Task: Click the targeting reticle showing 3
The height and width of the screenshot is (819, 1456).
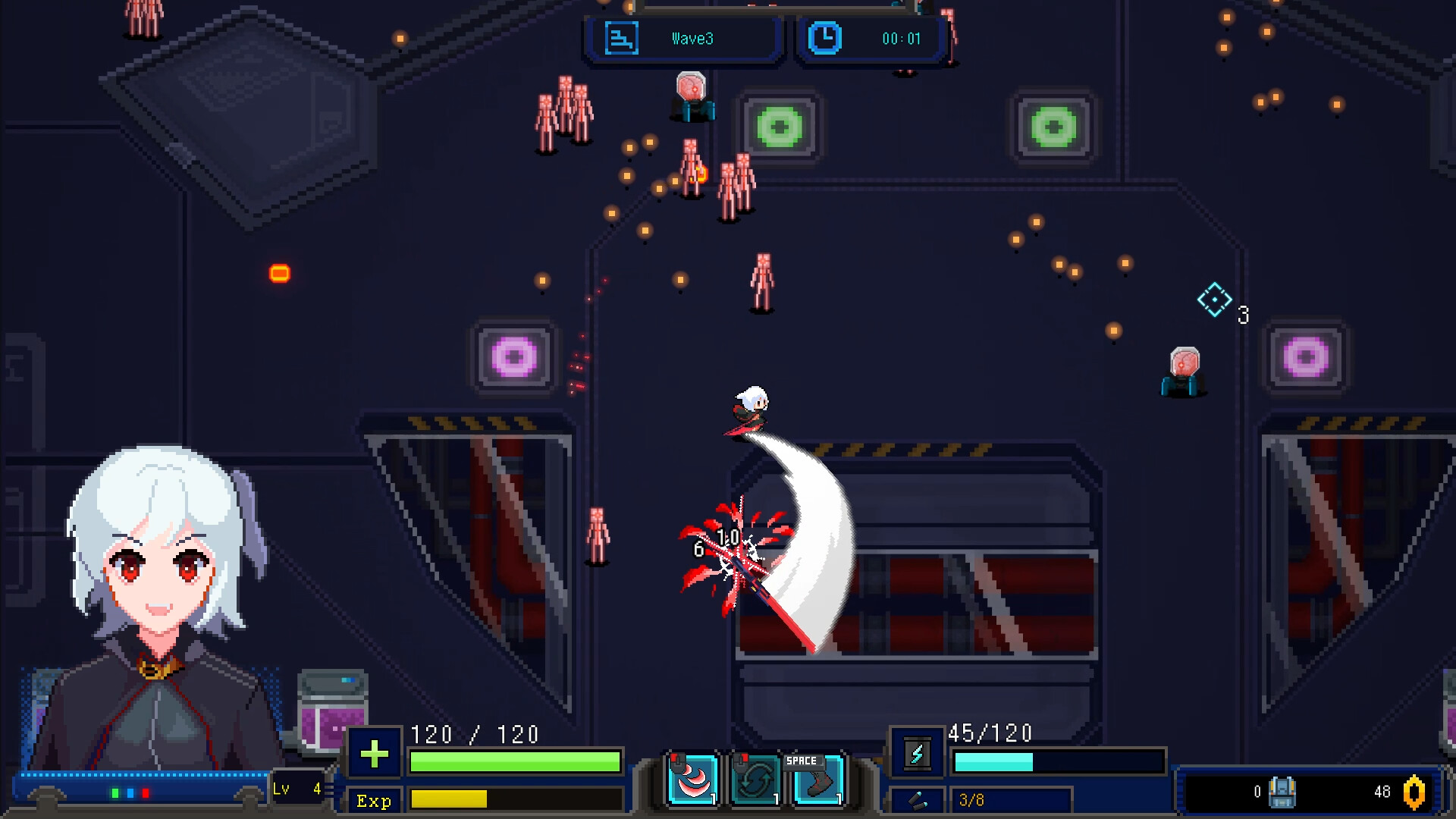Action: point(1216,301)
